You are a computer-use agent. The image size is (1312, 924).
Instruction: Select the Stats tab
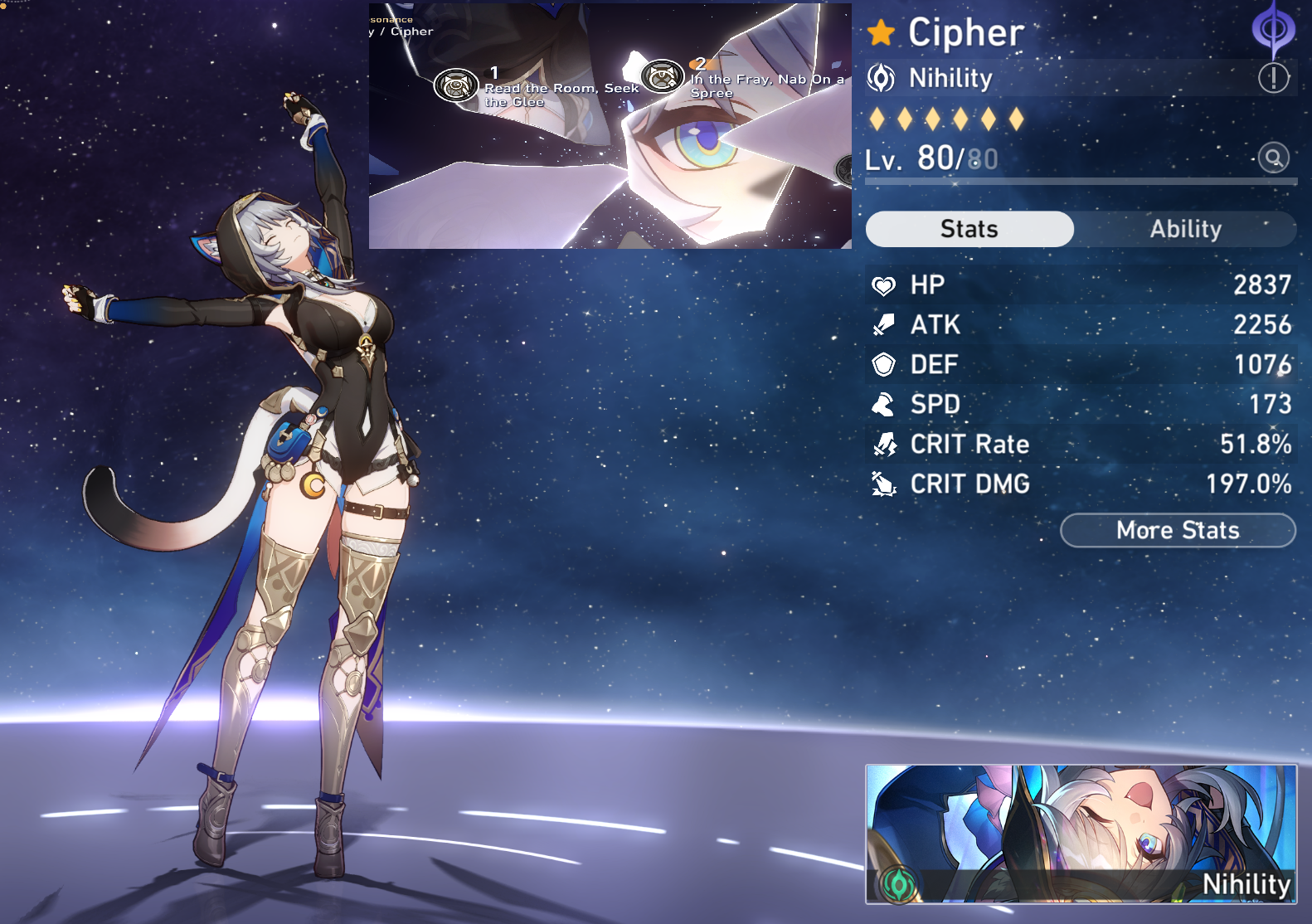coord(969,229)
